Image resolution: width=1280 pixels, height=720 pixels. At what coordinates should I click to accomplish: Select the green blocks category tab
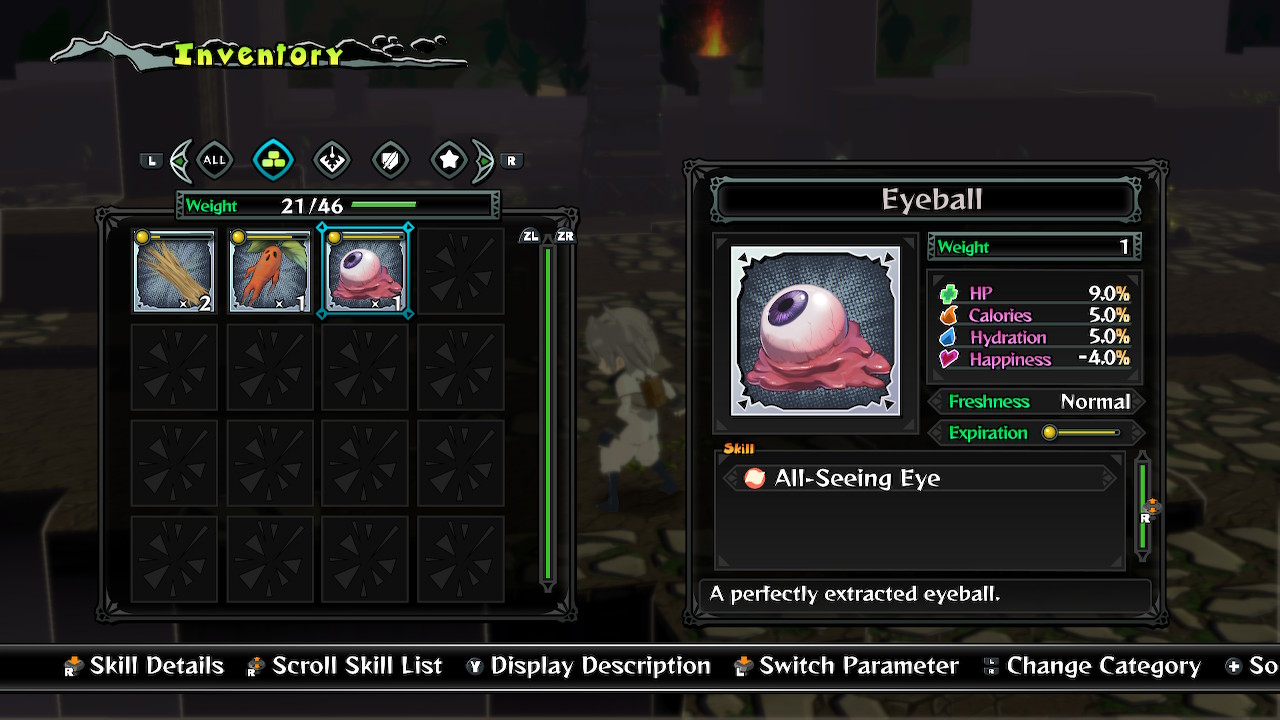tap(273, 160)
